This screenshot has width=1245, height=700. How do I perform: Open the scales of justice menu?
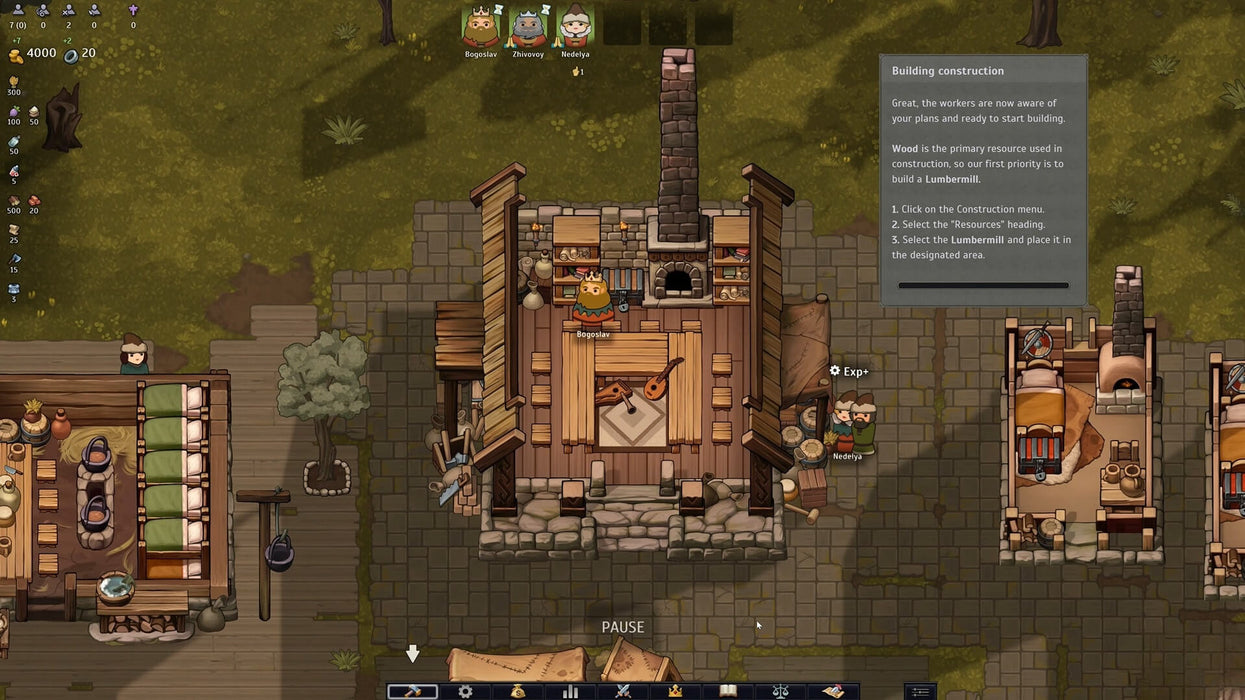coord(780,691)
